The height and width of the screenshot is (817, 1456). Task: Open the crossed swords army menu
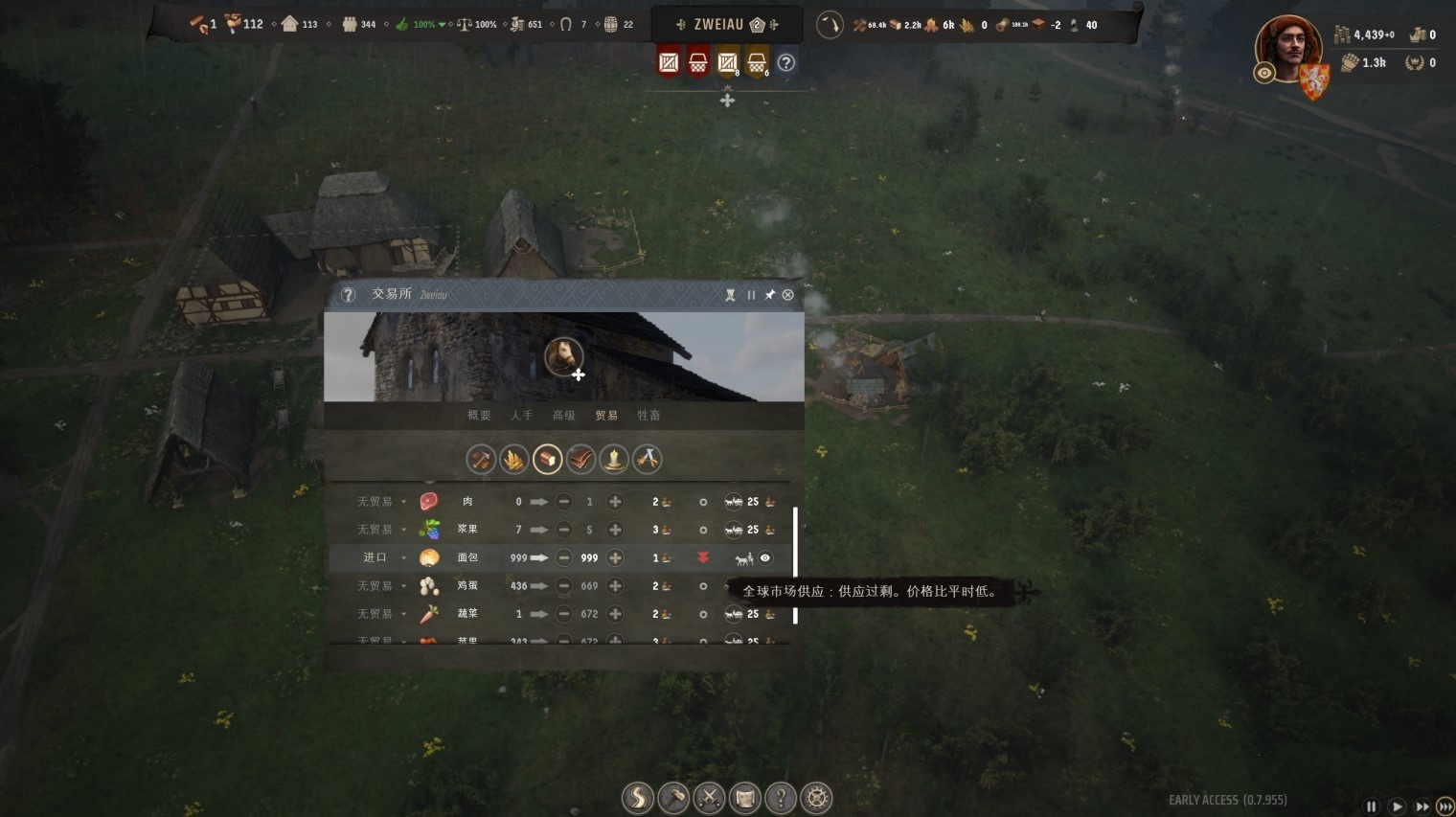point(709,797)
